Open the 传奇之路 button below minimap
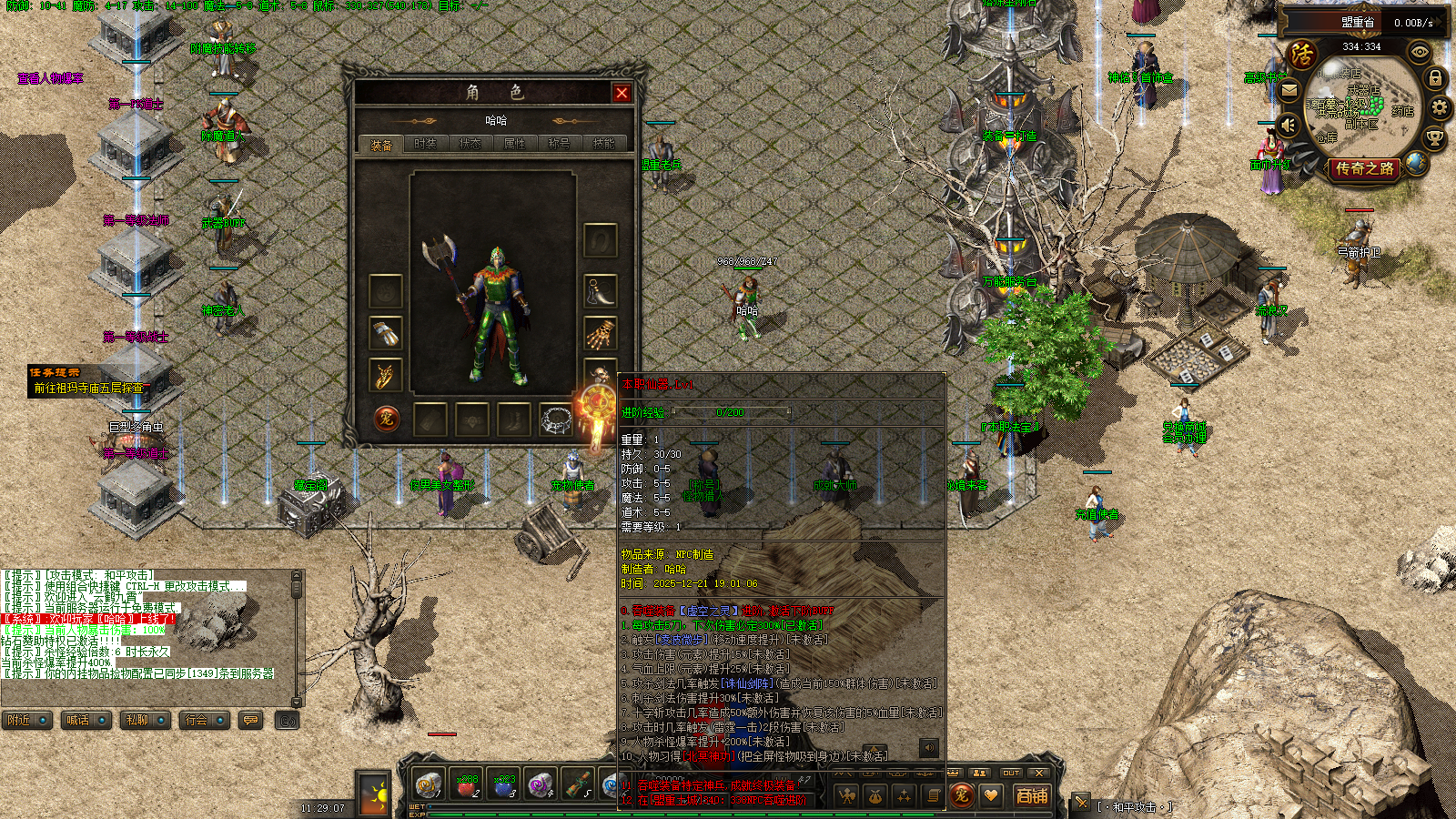 coord(1364,169)
